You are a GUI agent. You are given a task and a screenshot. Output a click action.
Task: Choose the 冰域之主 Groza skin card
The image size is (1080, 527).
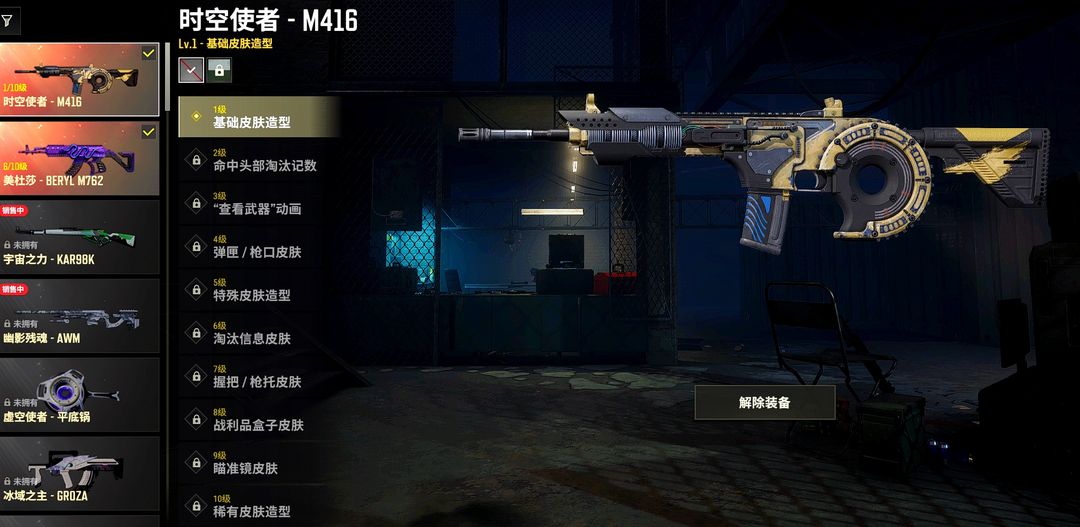coord(79,474)
